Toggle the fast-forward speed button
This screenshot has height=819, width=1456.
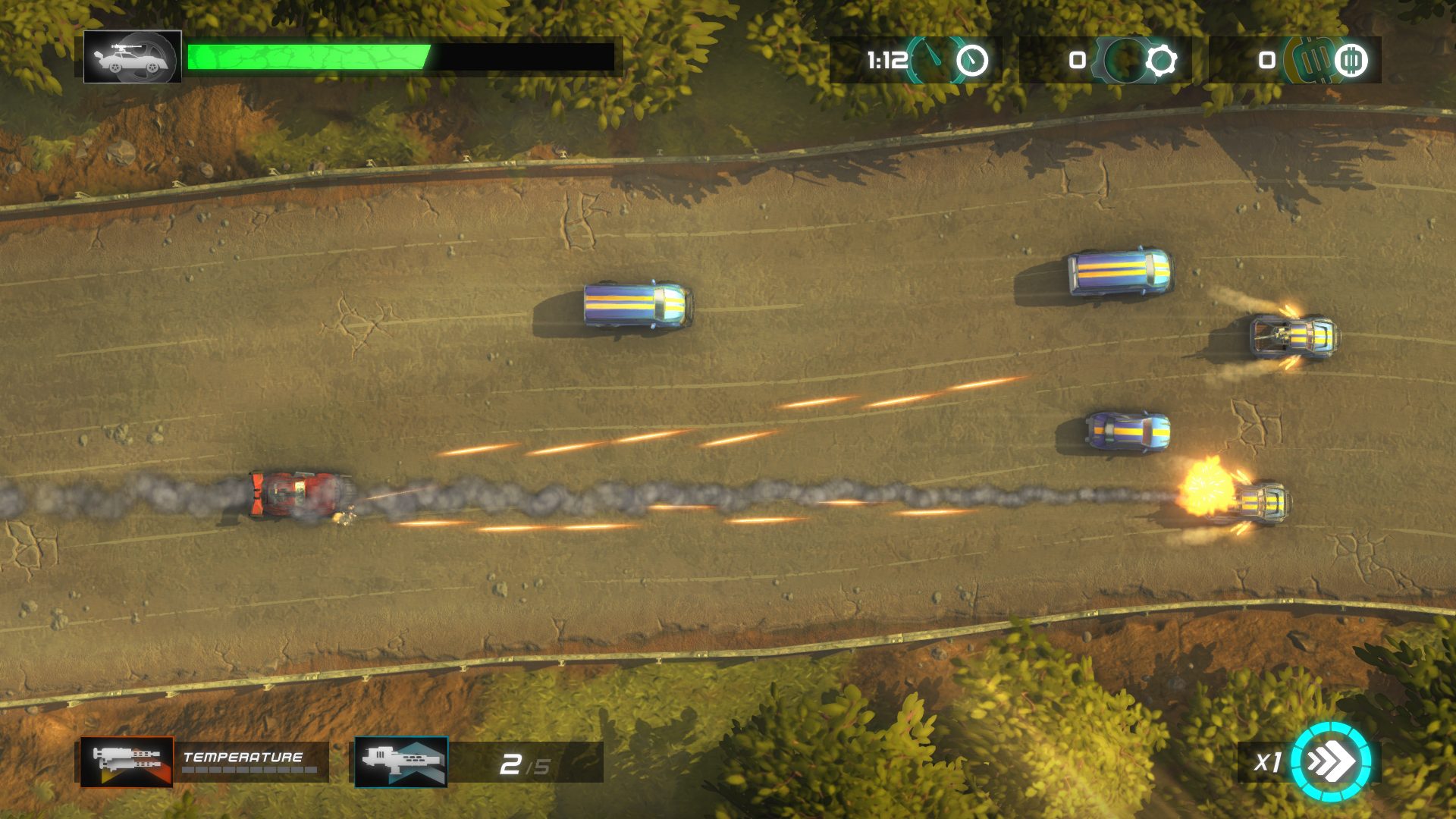(1331, 761)
